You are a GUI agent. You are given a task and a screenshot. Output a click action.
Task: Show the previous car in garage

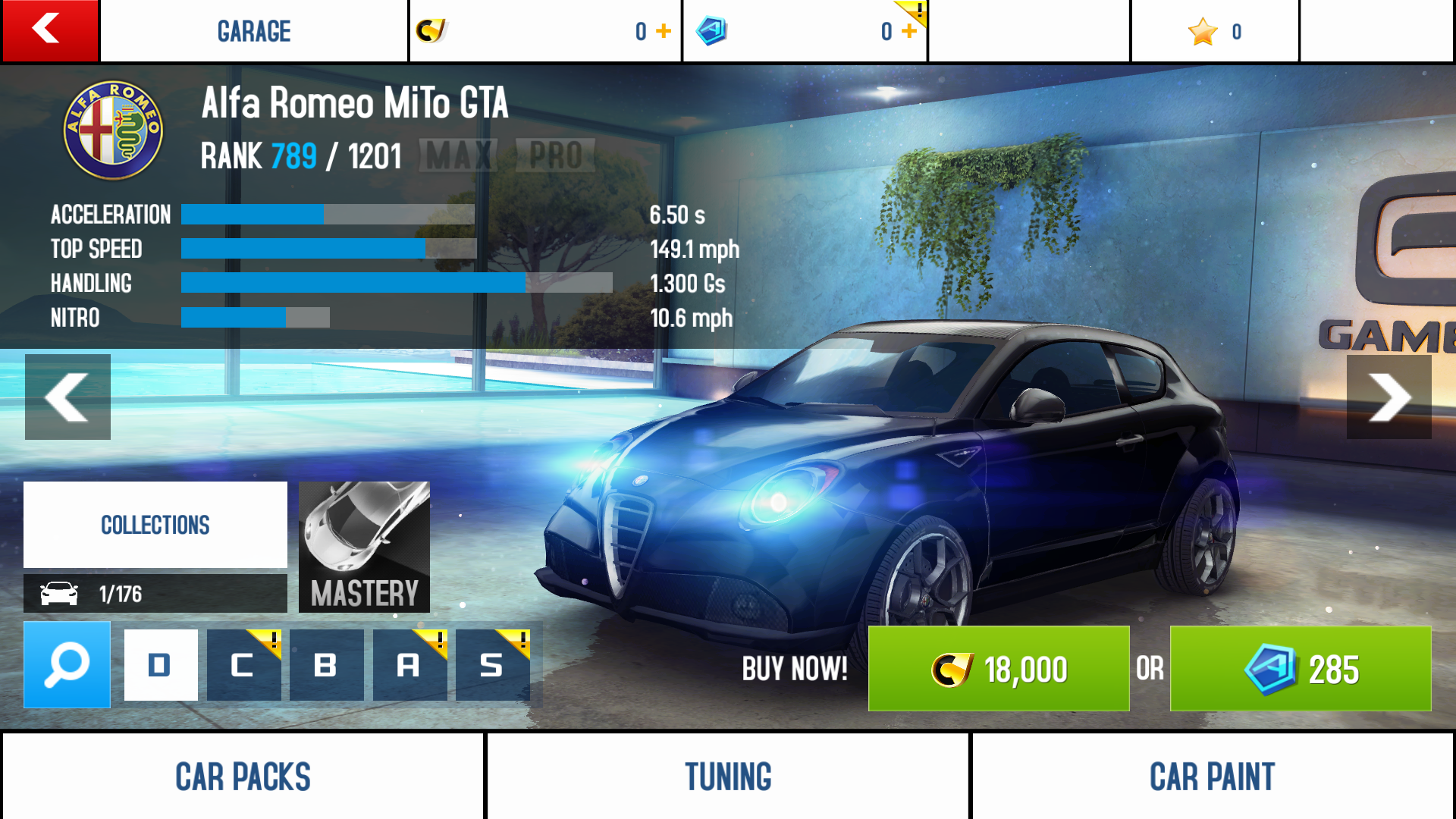click(67, 397)
